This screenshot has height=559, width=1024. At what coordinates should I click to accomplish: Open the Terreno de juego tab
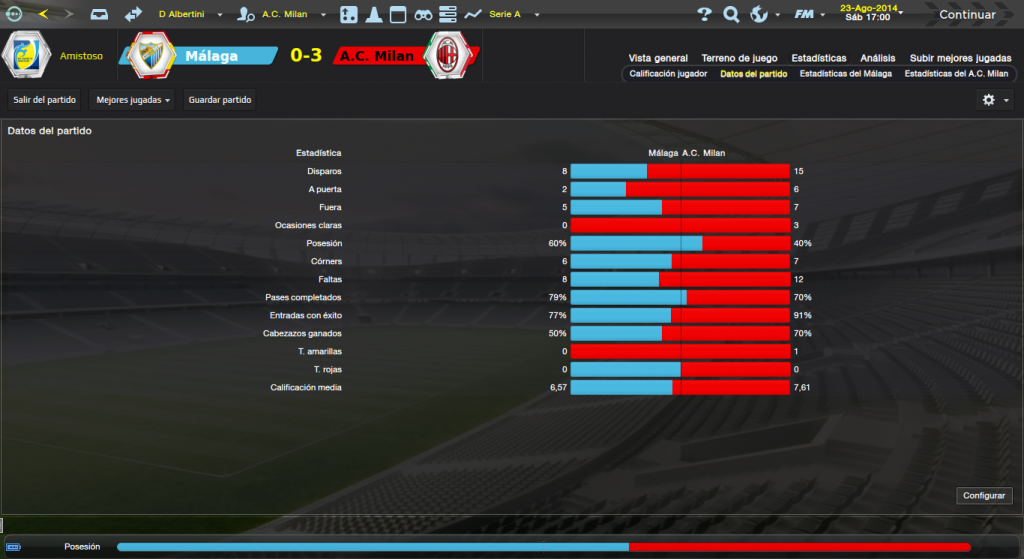pos(740,58)
